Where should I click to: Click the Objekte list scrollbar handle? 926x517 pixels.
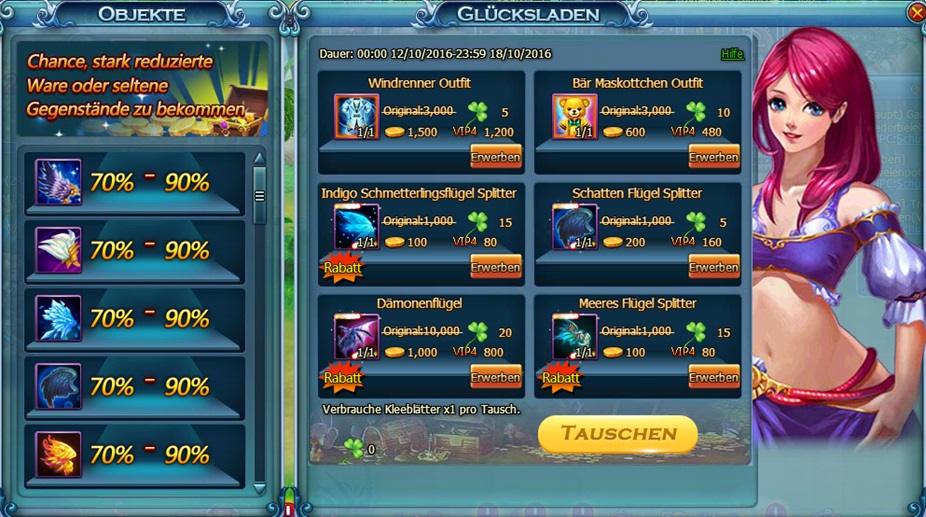[260, 196]
